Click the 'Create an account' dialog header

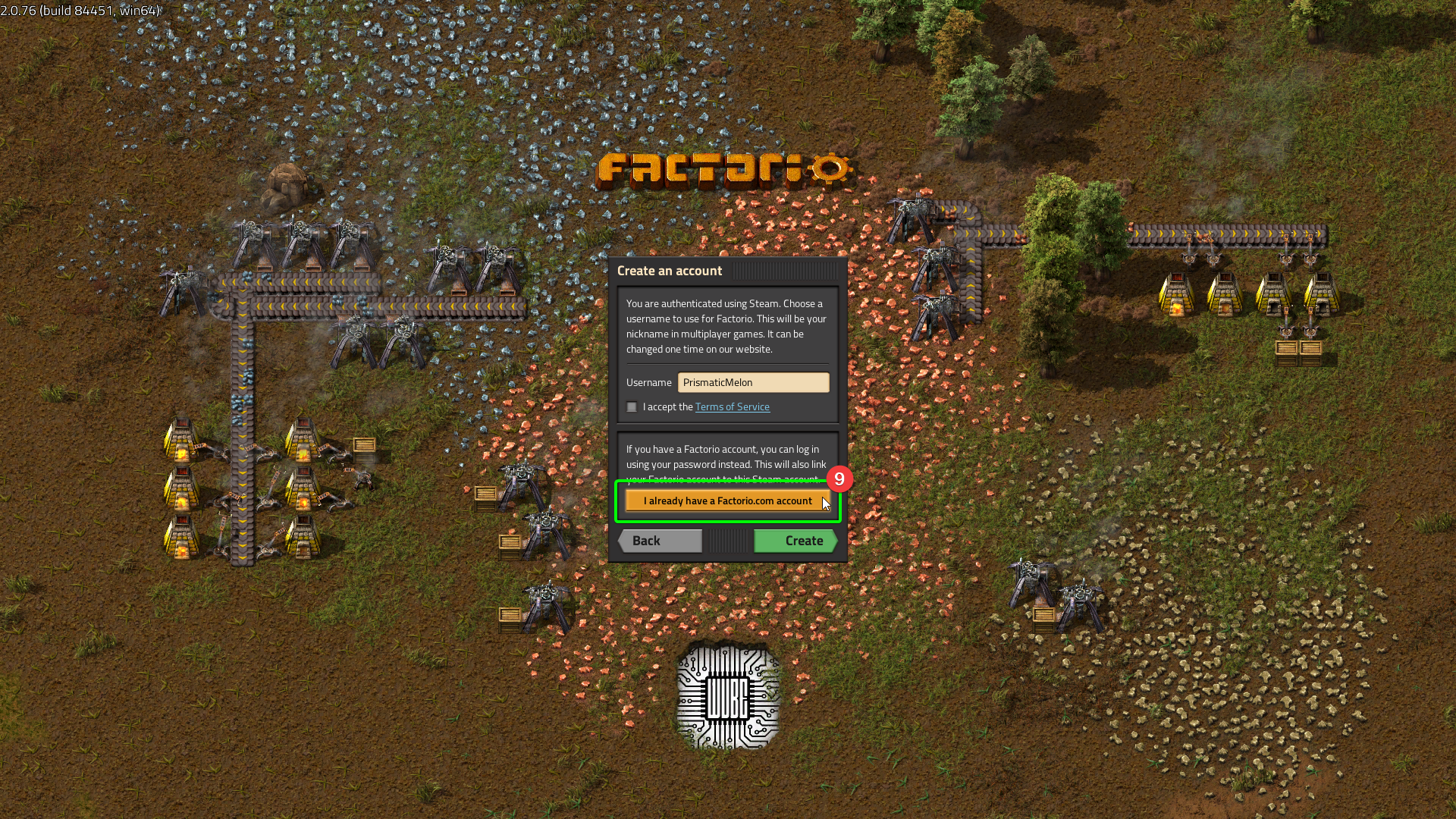pos(670,271)
